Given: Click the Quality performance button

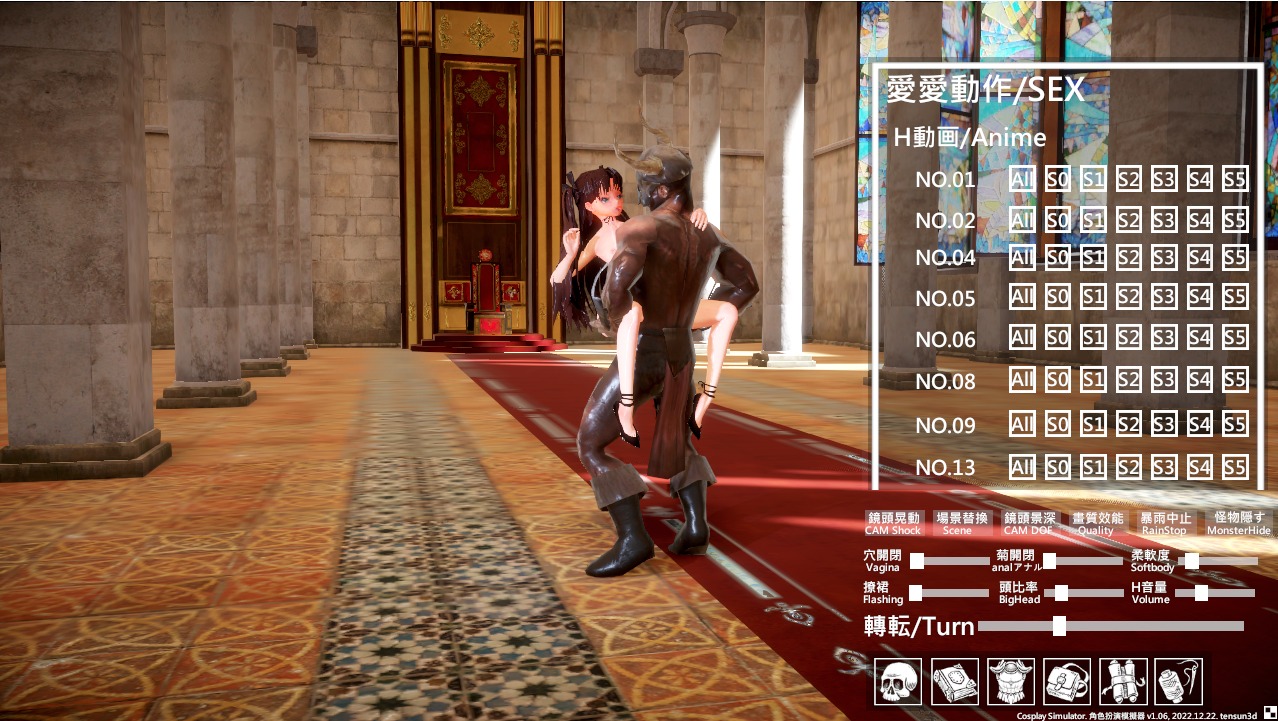Looking at the screenshot, I should [x=1097, y=523].
